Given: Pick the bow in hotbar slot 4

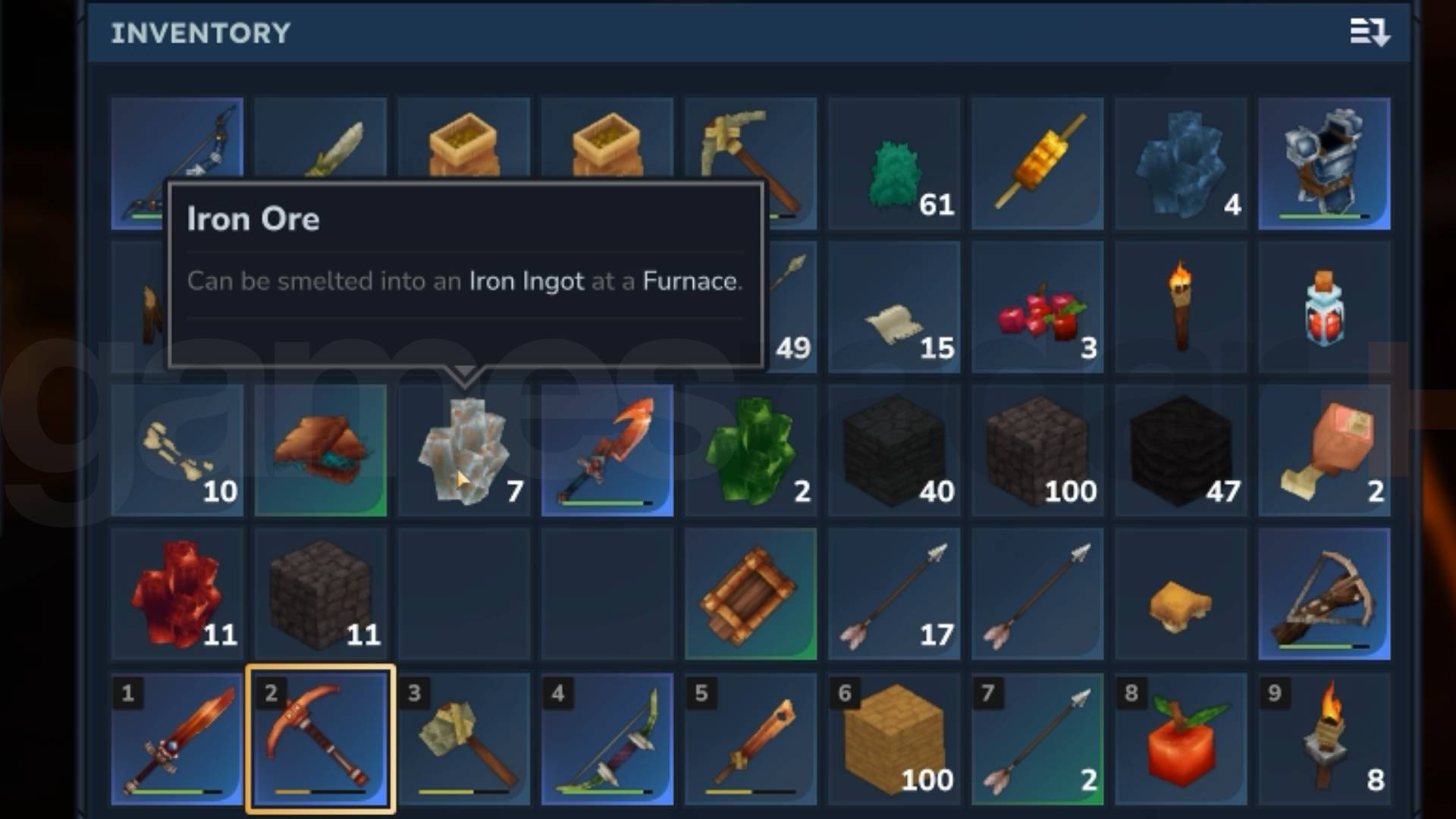Looking at the screenshot, I should pos(607,739).
